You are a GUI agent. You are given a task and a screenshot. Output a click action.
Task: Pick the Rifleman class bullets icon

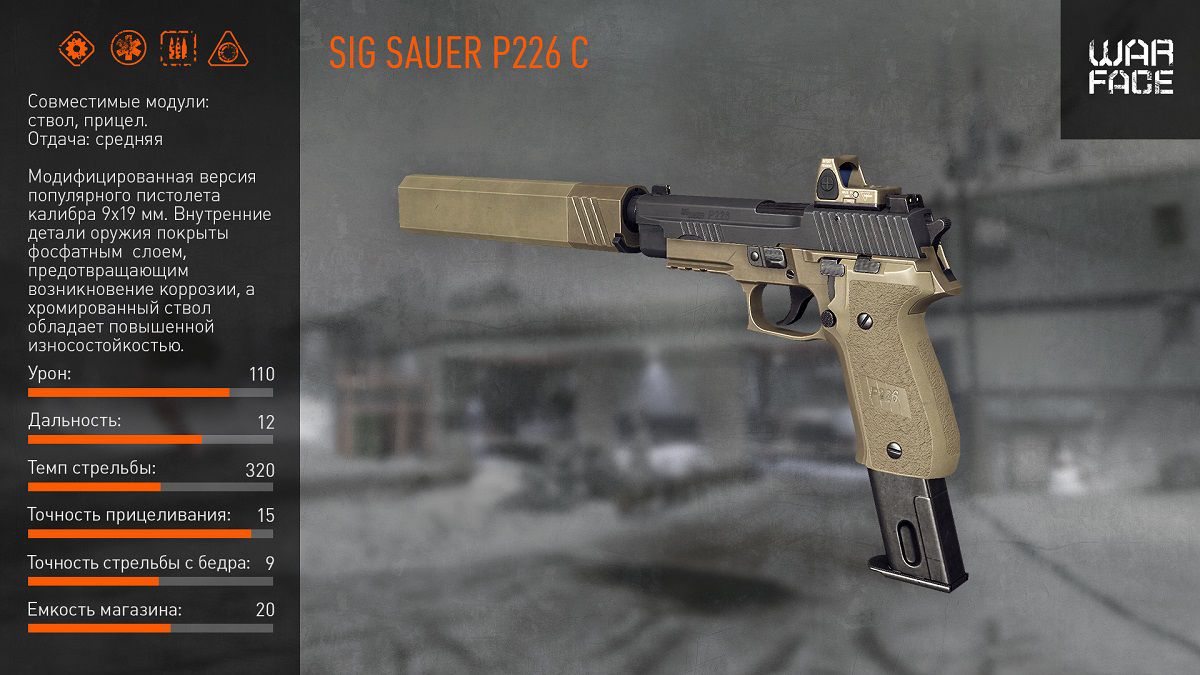[178, 48]
